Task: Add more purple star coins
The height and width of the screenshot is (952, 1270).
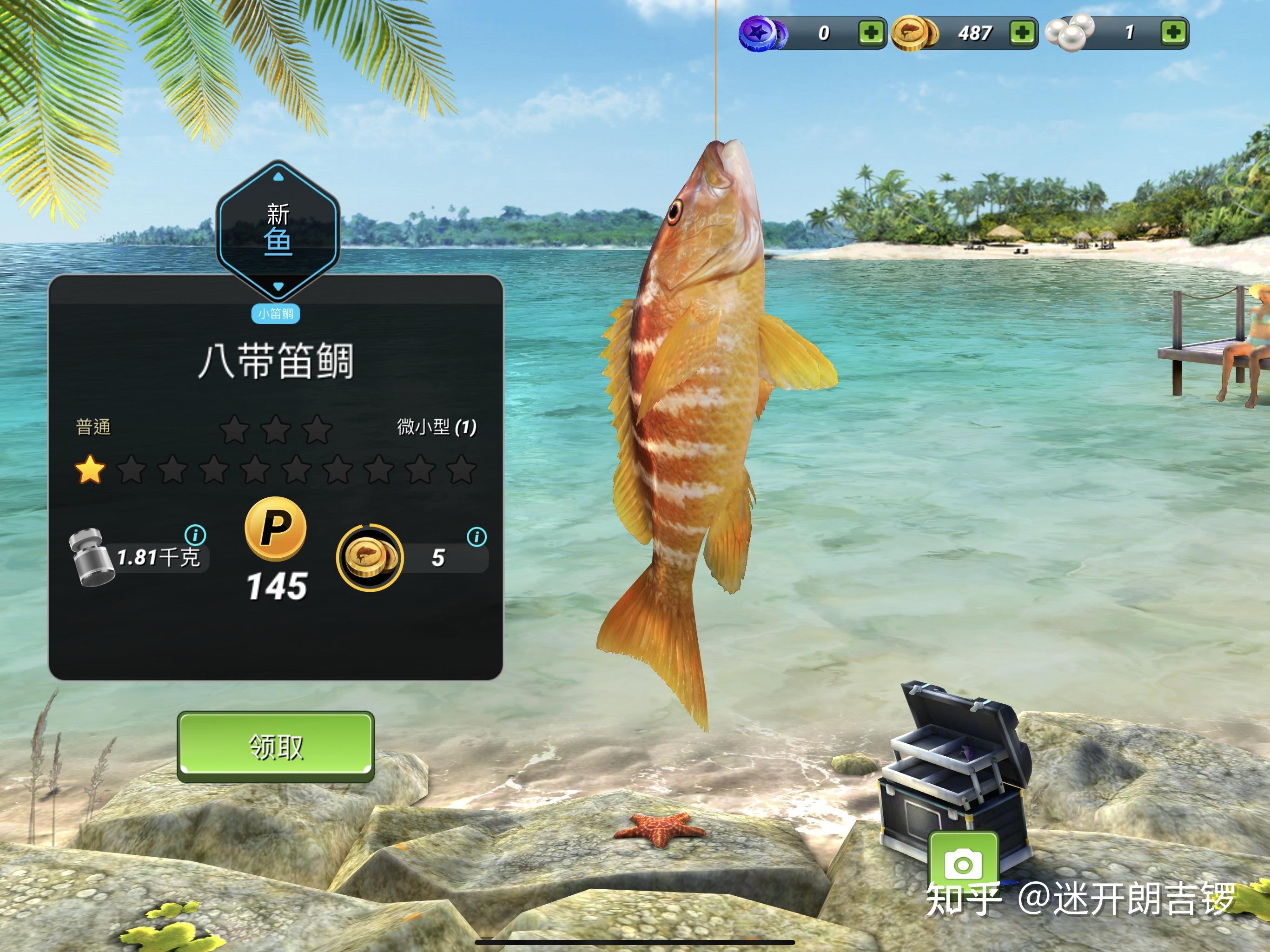Action: (x=871, y=32)
